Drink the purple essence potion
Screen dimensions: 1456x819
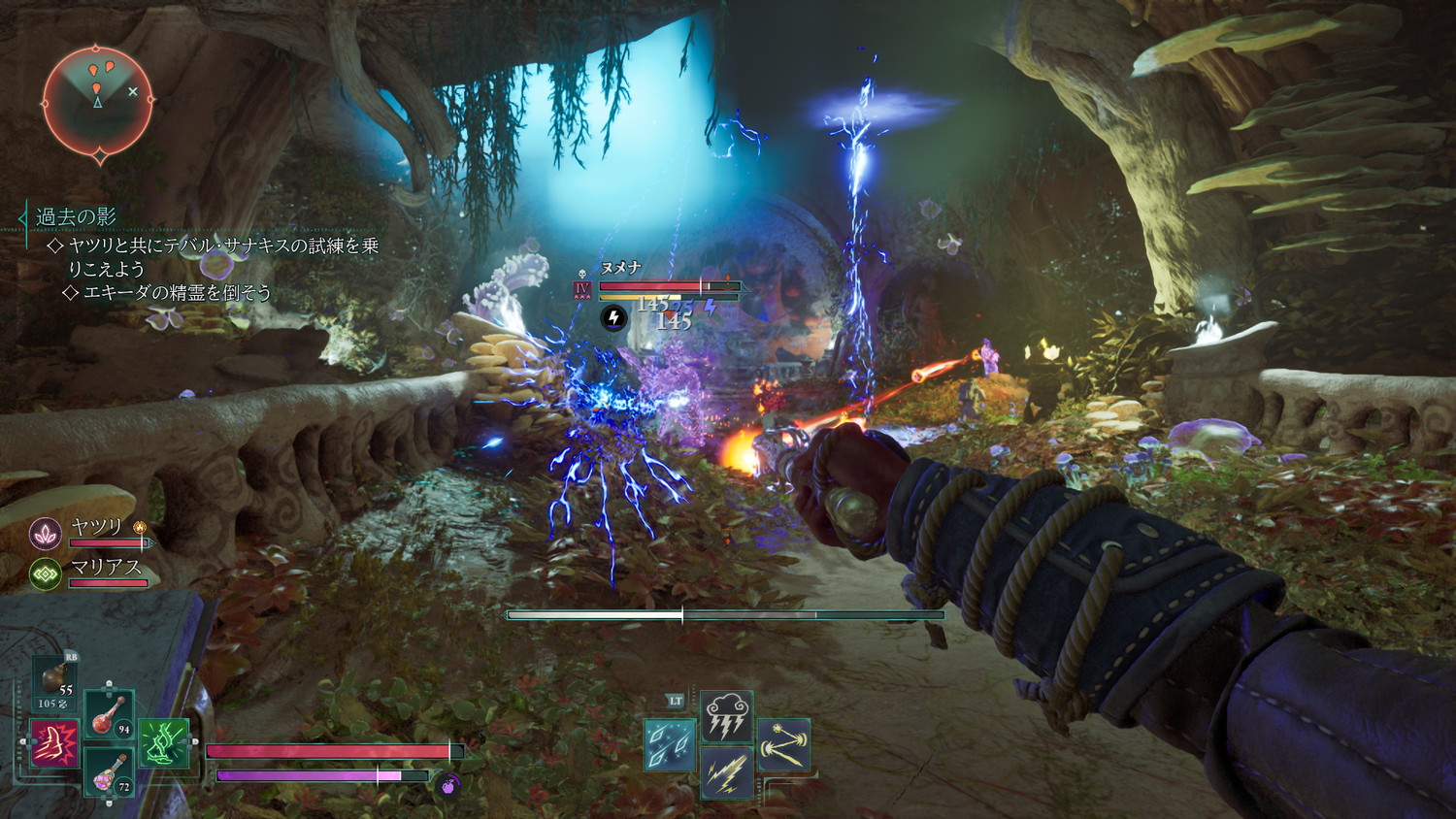coord(109,771)
